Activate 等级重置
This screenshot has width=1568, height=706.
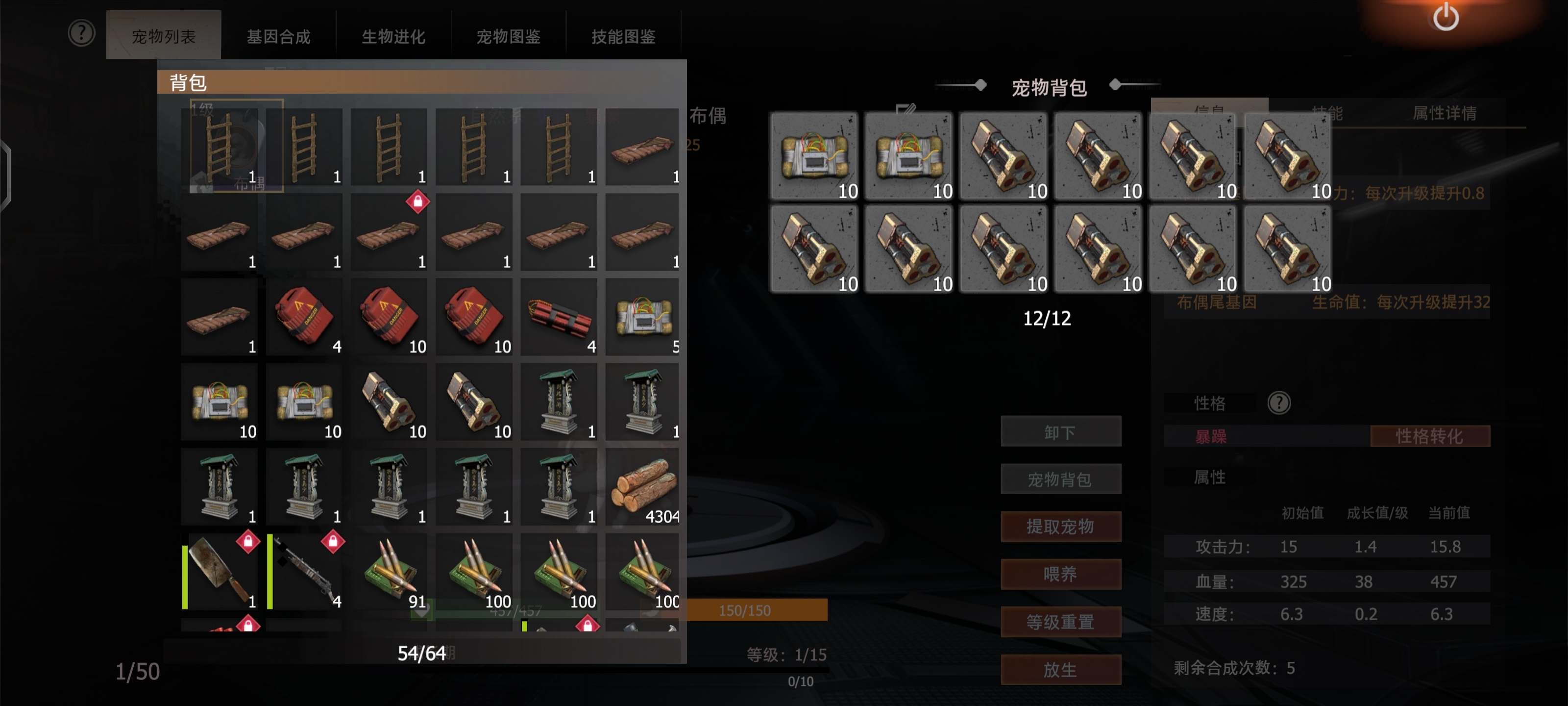pos(1060,621)
